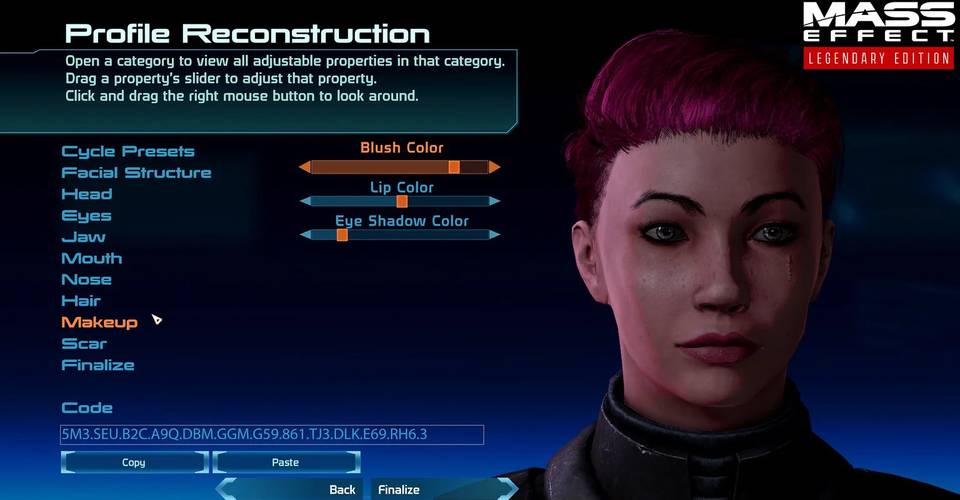Paste a character code
960x500 pixels.
[x=286, y=463]
